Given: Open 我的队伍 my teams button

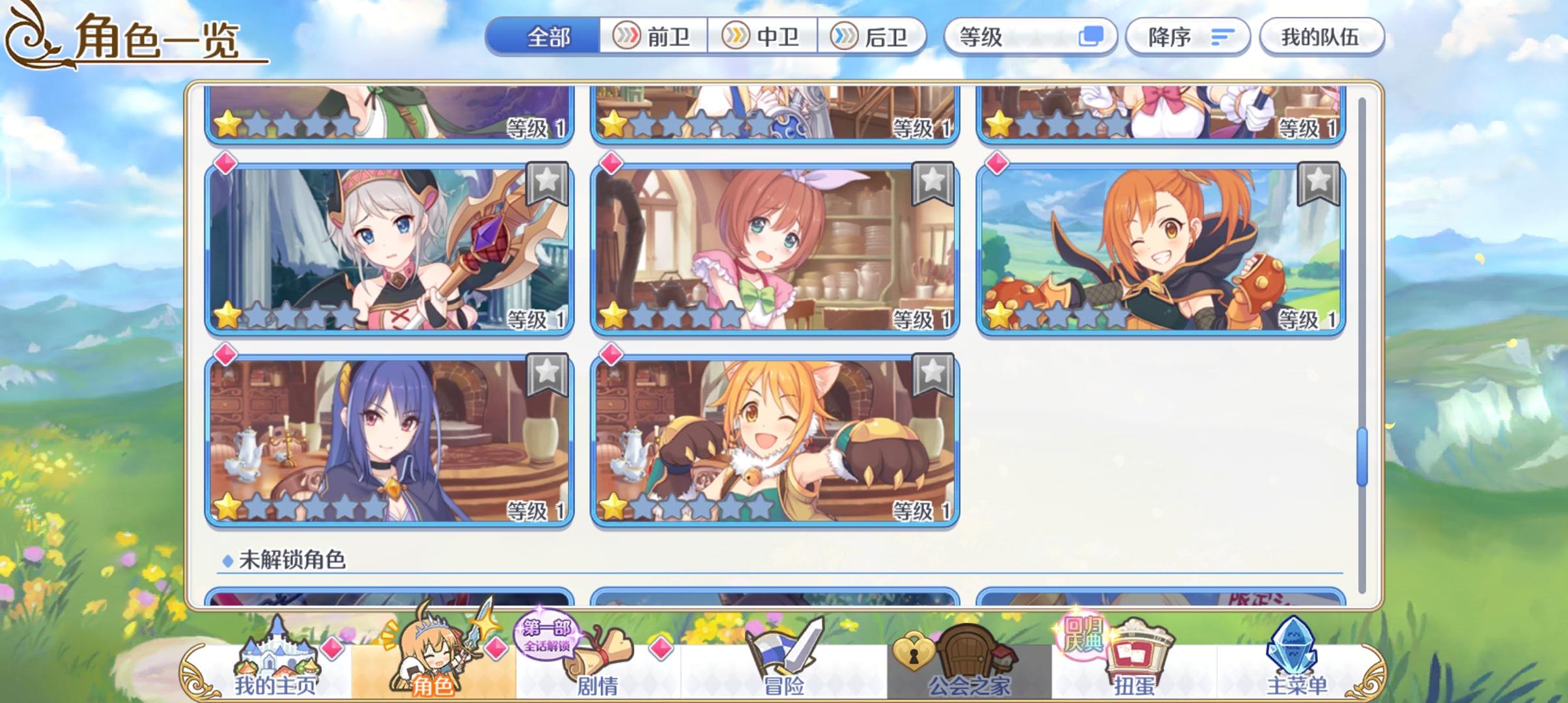Looking at the screenshot, I should (x=1324, y=37).
